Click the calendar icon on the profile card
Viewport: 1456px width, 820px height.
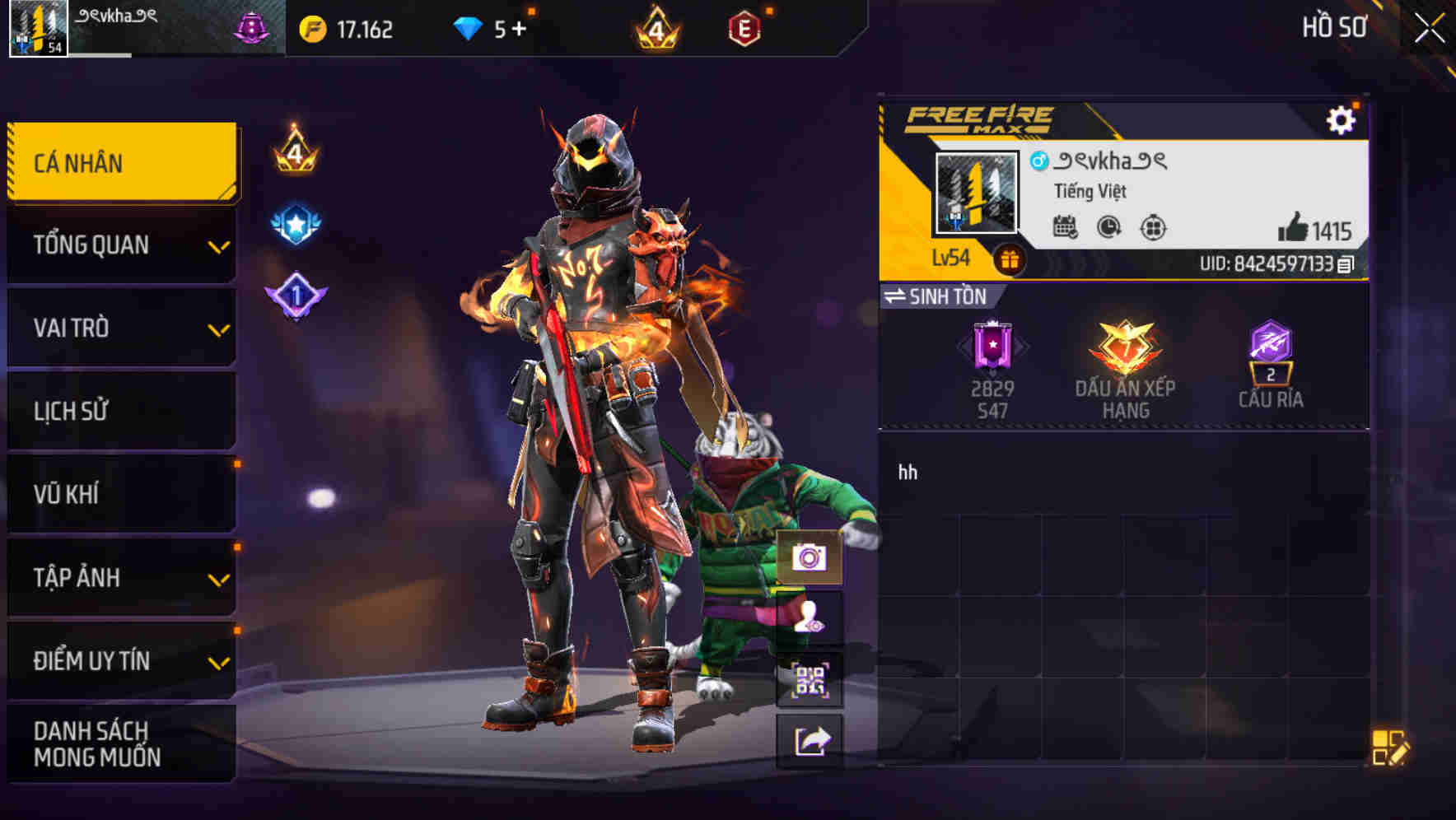[x=1066, y=229]
